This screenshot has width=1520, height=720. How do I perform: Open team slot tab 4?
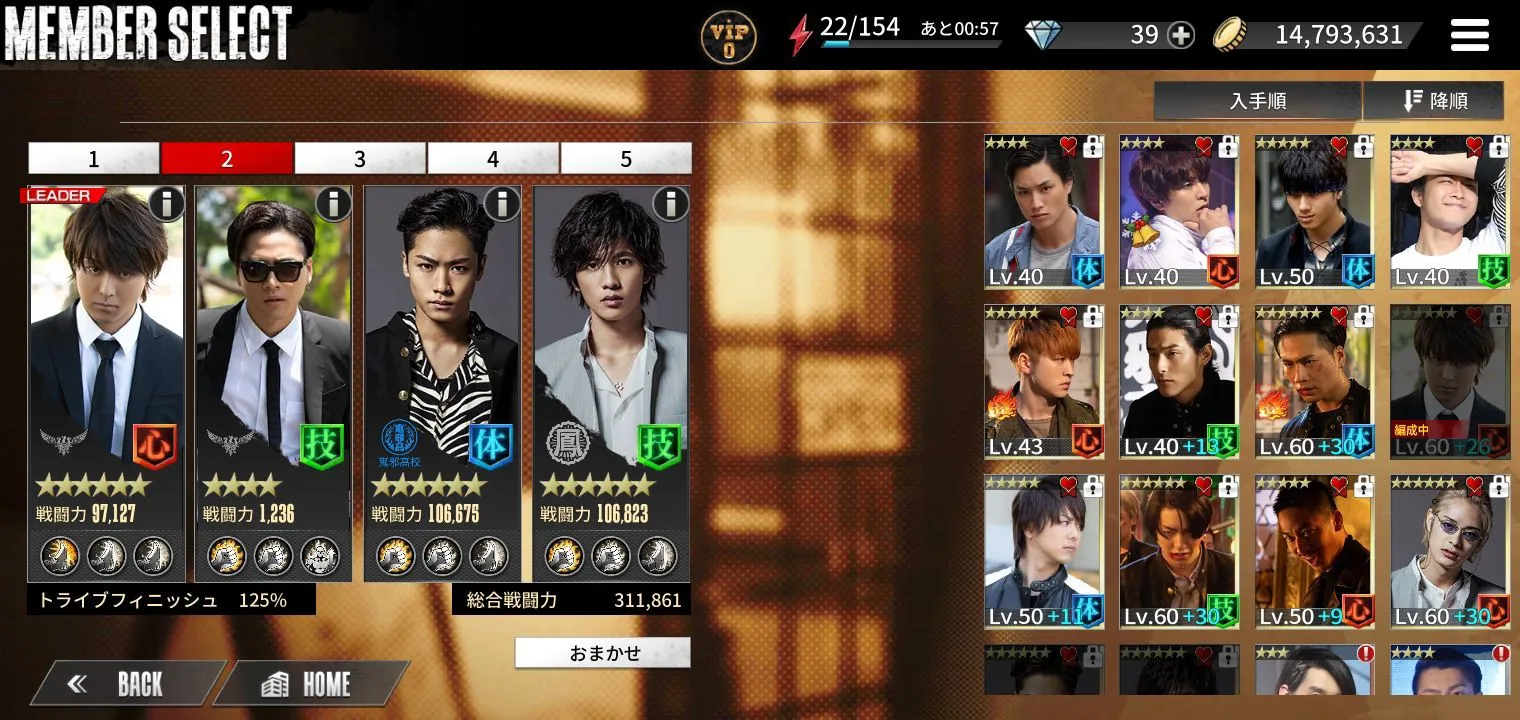493,158
